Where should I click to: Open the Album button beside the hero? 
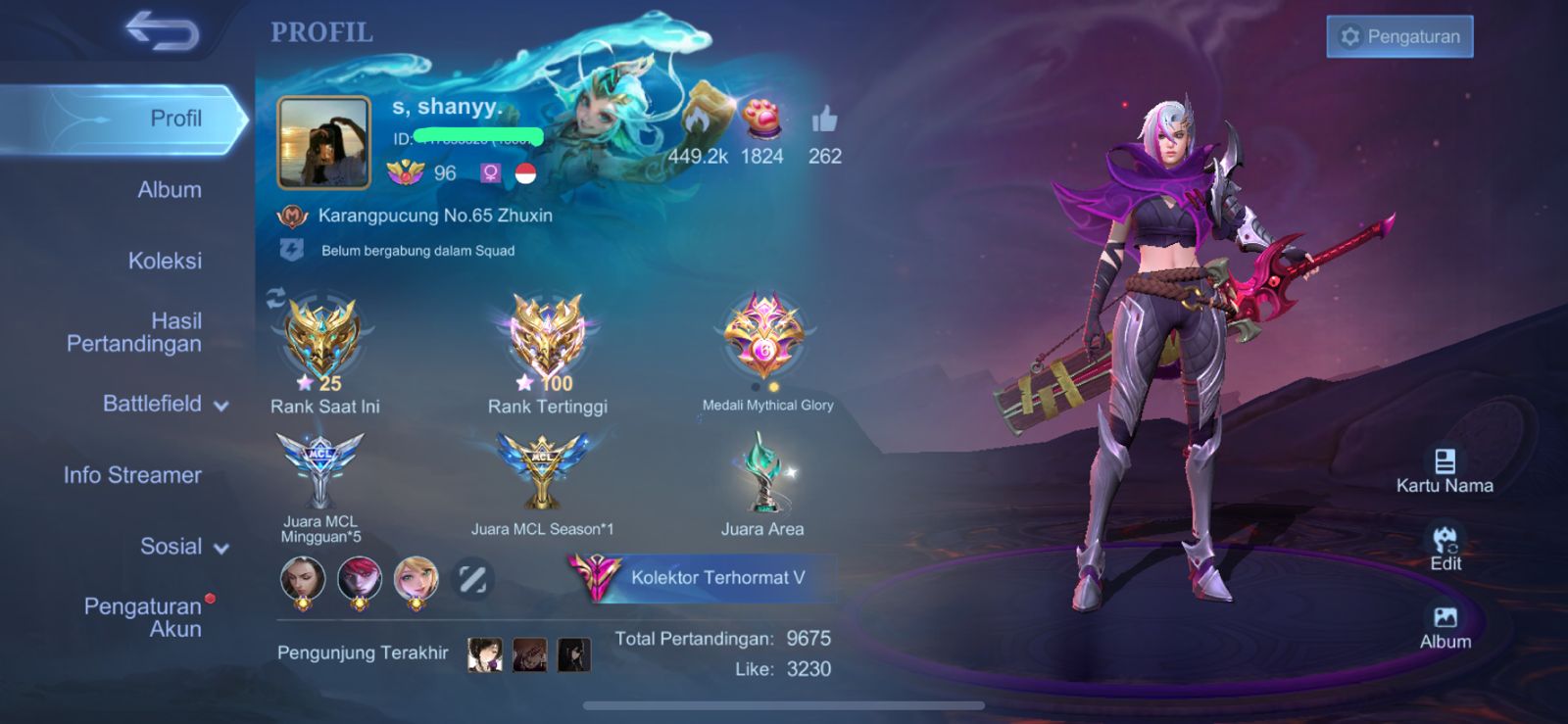click(x=1445, y=628)
